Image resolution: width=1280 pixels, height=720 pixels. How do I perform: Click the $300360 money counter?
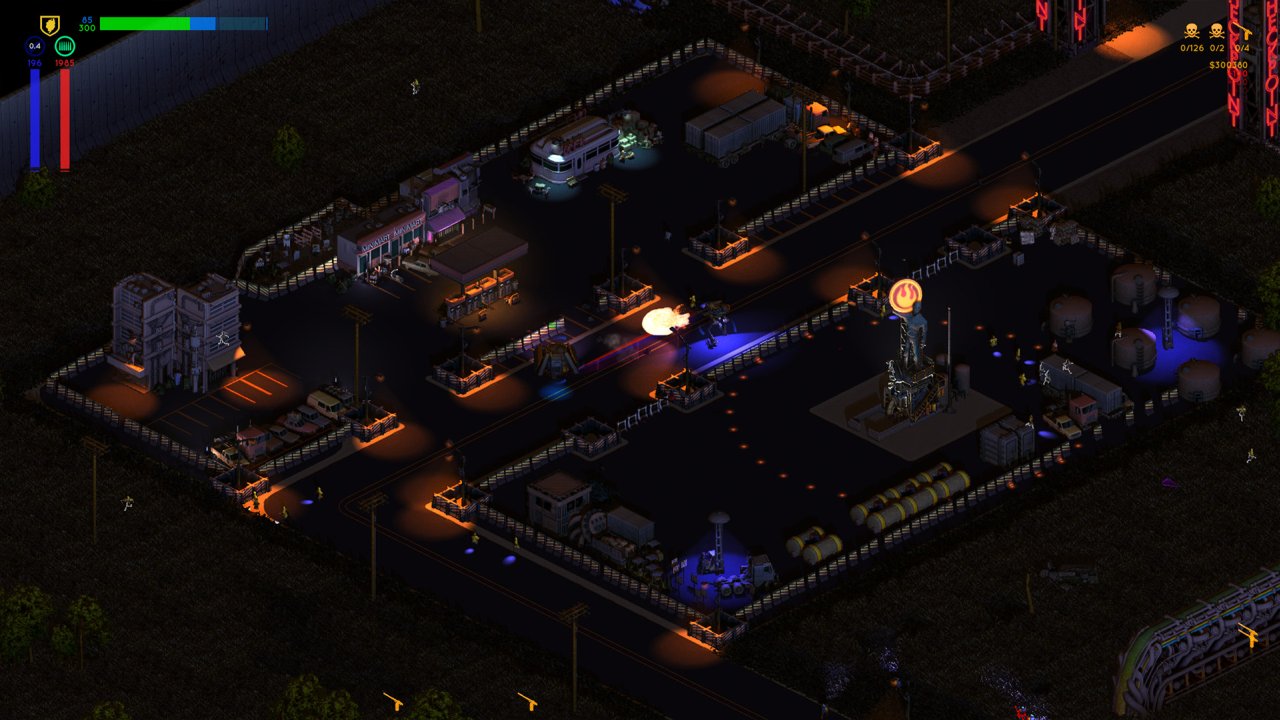(1229, 64)
